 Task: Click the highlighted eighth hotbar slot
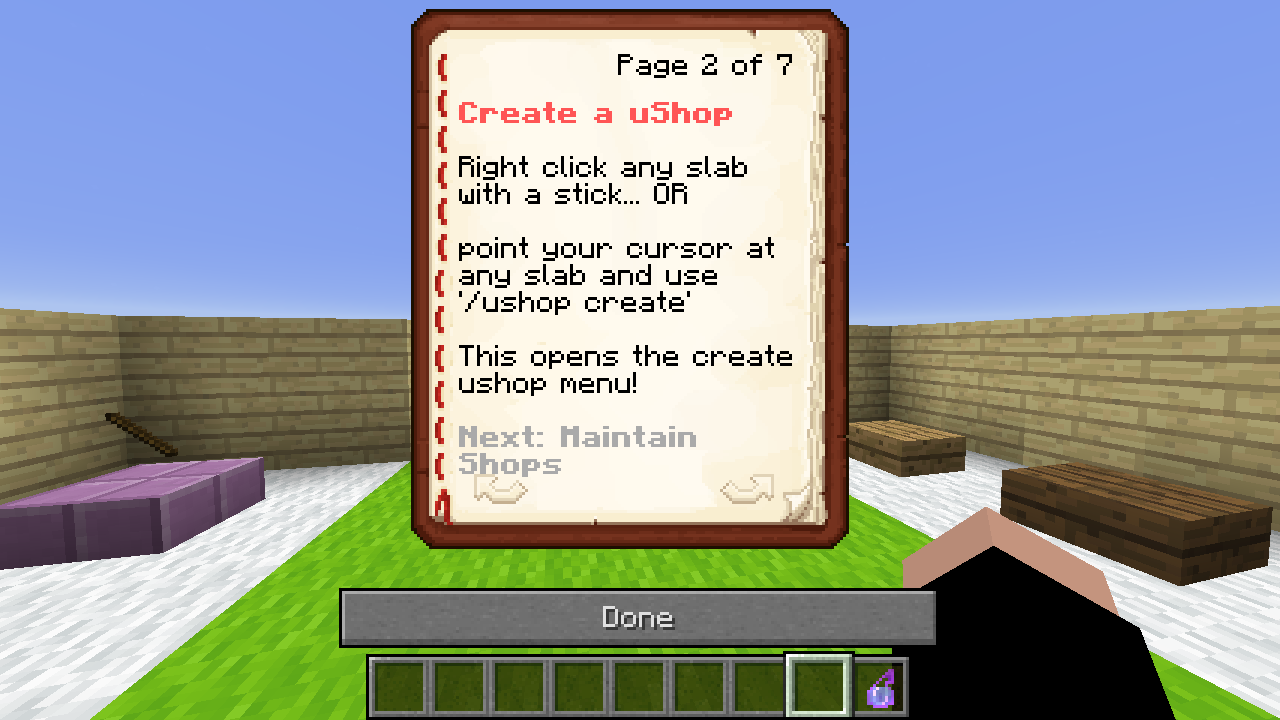point(820,688)
